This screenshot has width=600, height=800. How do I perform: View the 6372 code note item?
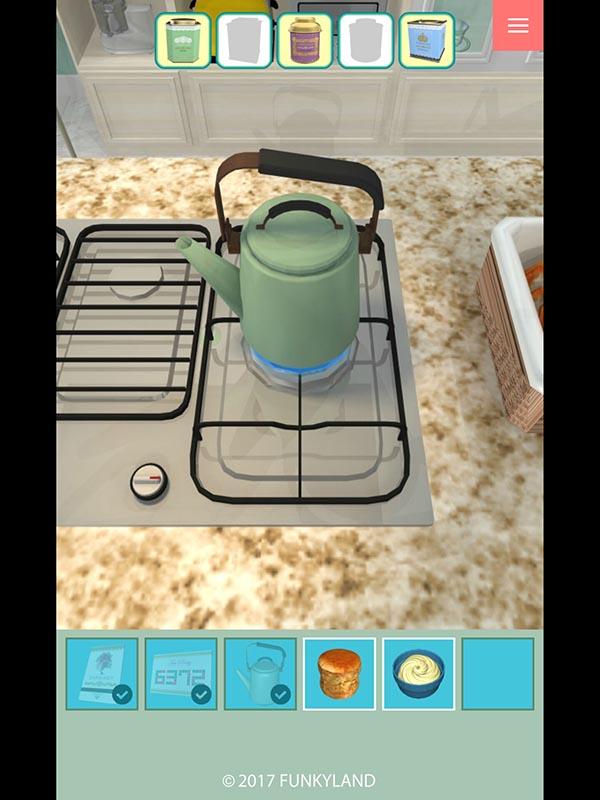pos(181,674)
